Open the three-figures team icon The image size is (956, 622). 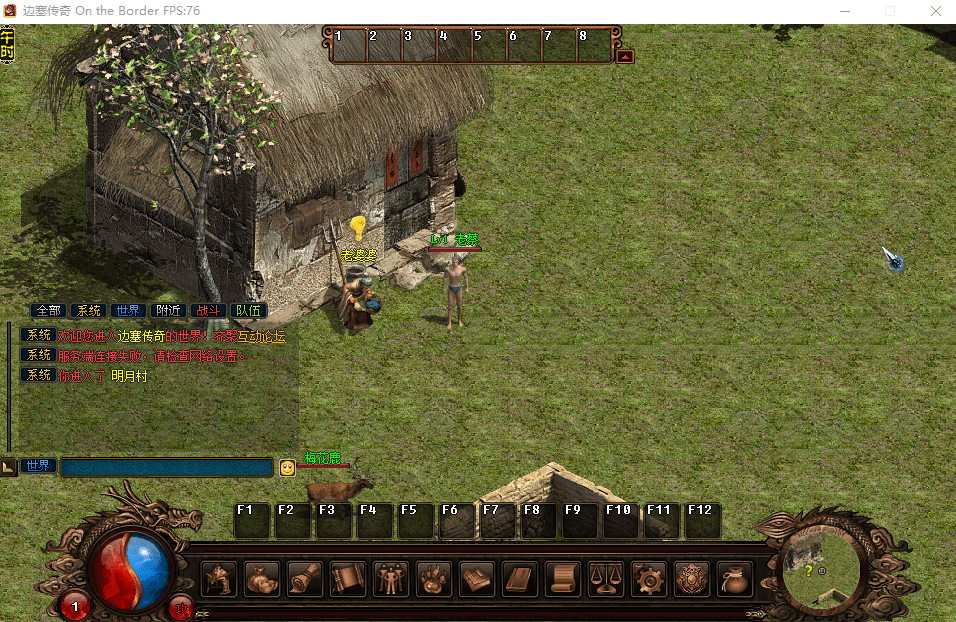(x=391, y=579)
